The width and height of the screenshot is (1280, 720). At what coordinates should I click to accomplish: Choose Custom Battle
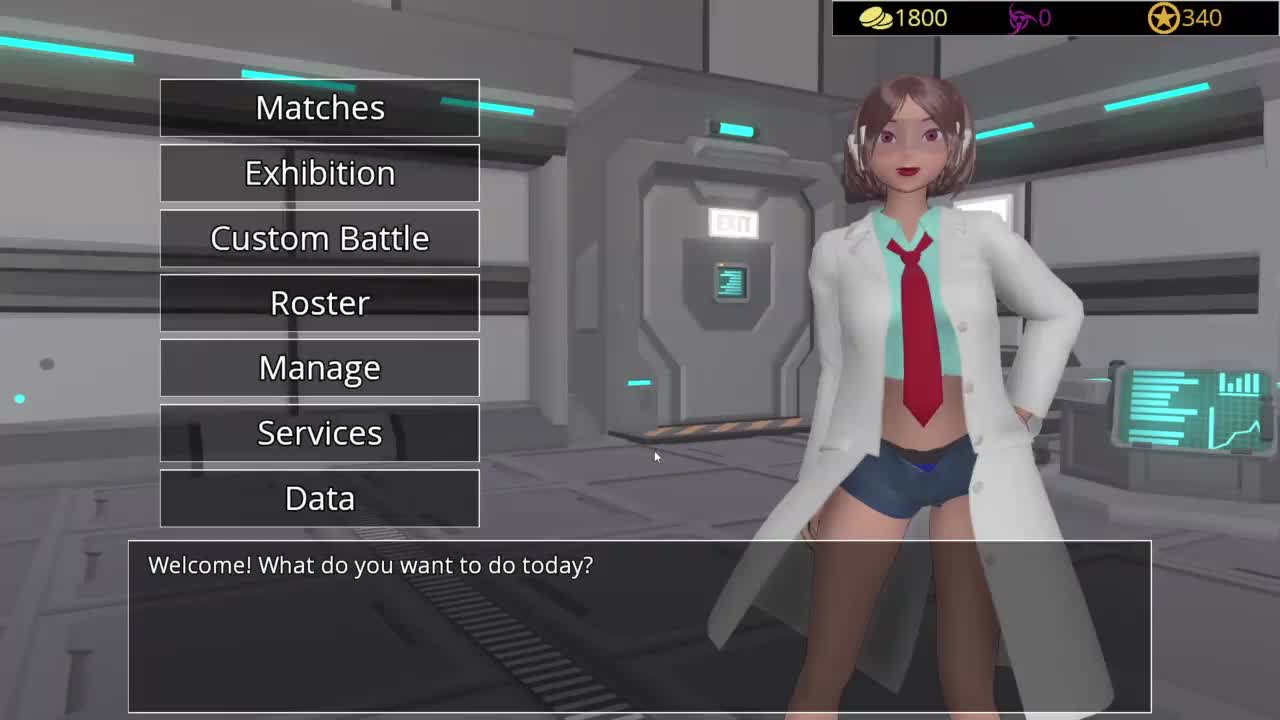pyautogui.click(x=320, y=238)
